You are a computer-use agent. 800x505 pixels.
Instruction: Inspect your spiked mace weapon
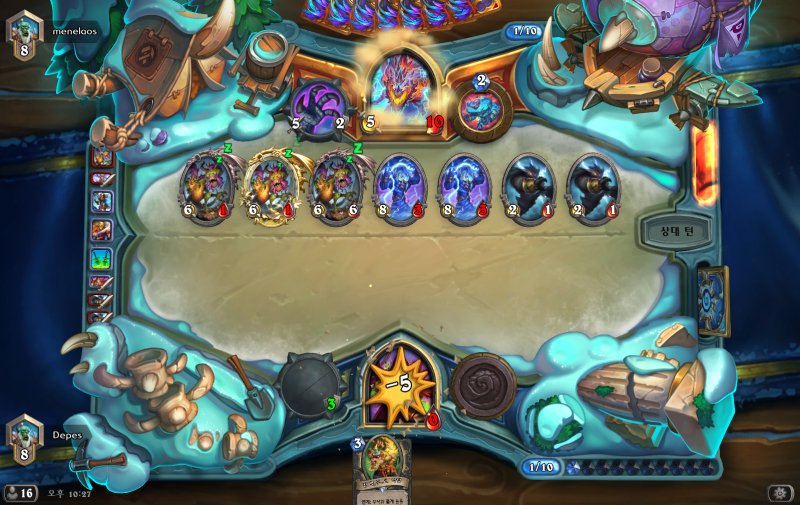point(309,383)
